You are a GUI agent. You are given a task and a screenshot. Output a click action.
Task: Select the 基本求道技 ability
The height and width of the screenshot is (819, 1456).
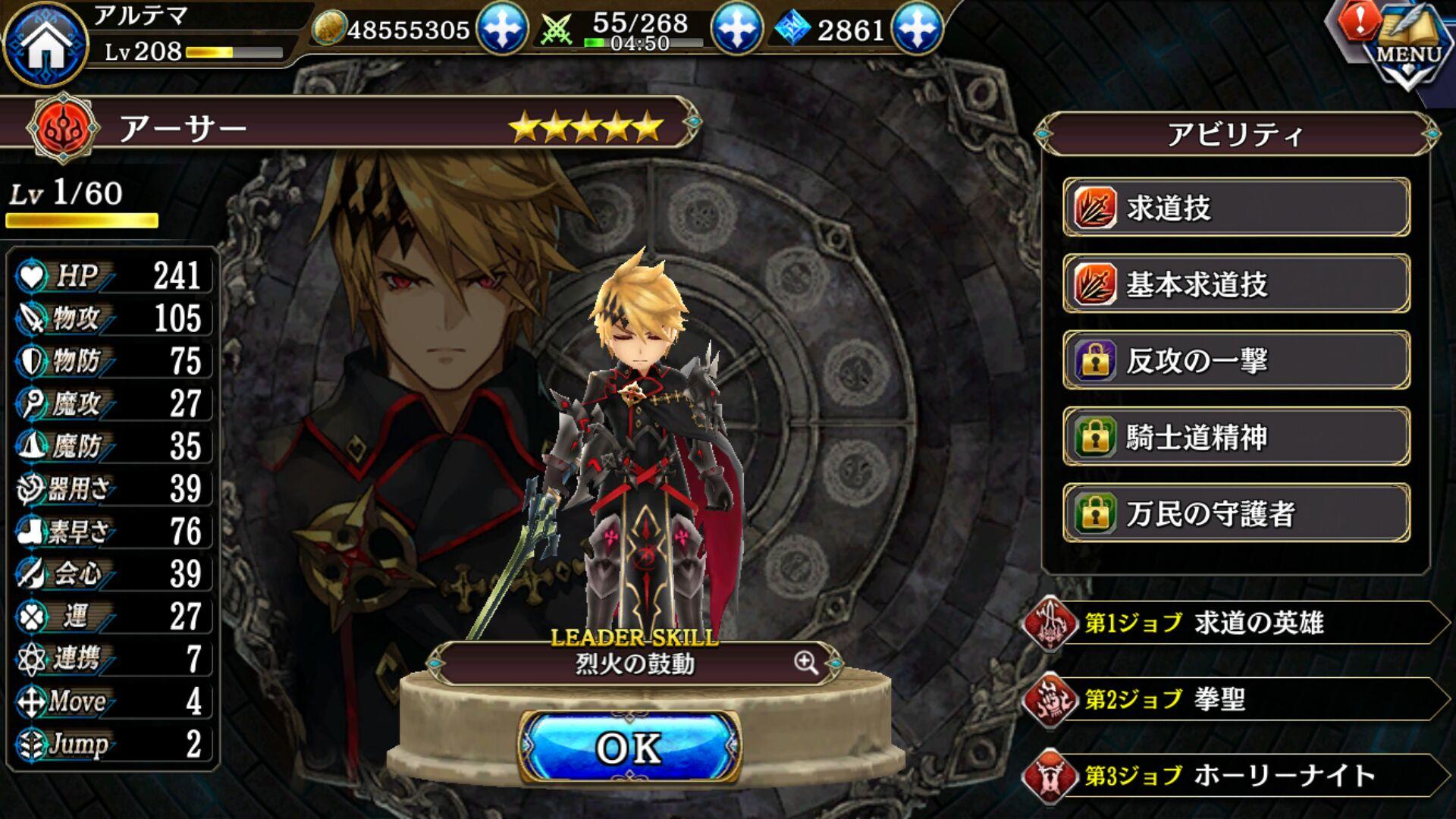click(1236, 284)
